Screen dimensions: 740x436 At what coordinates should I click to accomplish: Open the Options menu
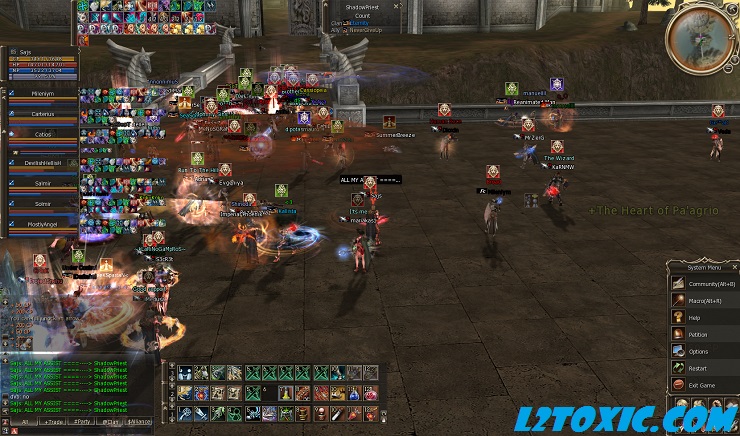pos(698,351)
